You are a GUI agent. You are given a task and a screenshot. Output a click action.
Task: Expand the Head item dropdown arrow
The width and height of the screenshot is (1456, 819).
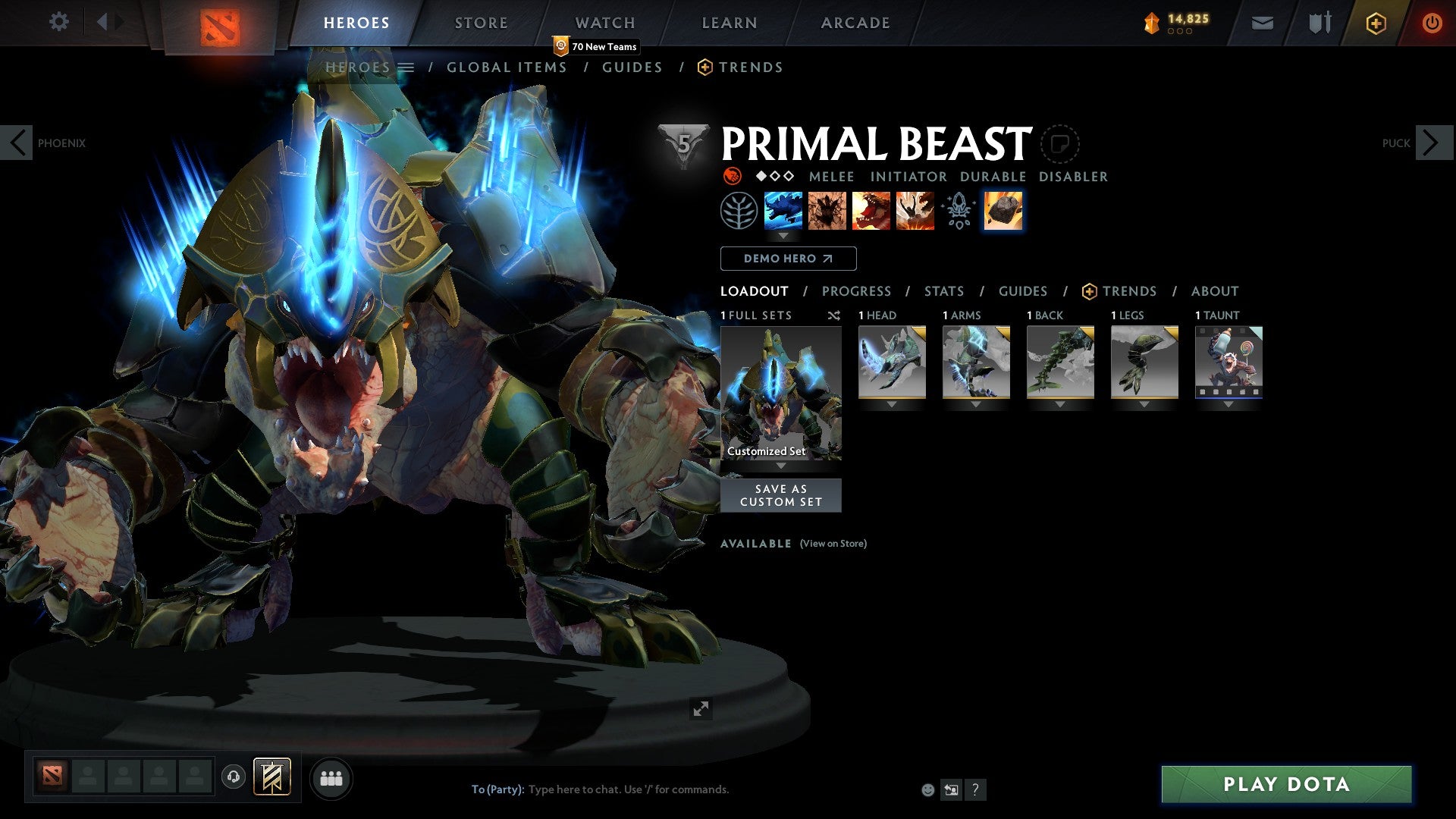(x=891, y=404)
